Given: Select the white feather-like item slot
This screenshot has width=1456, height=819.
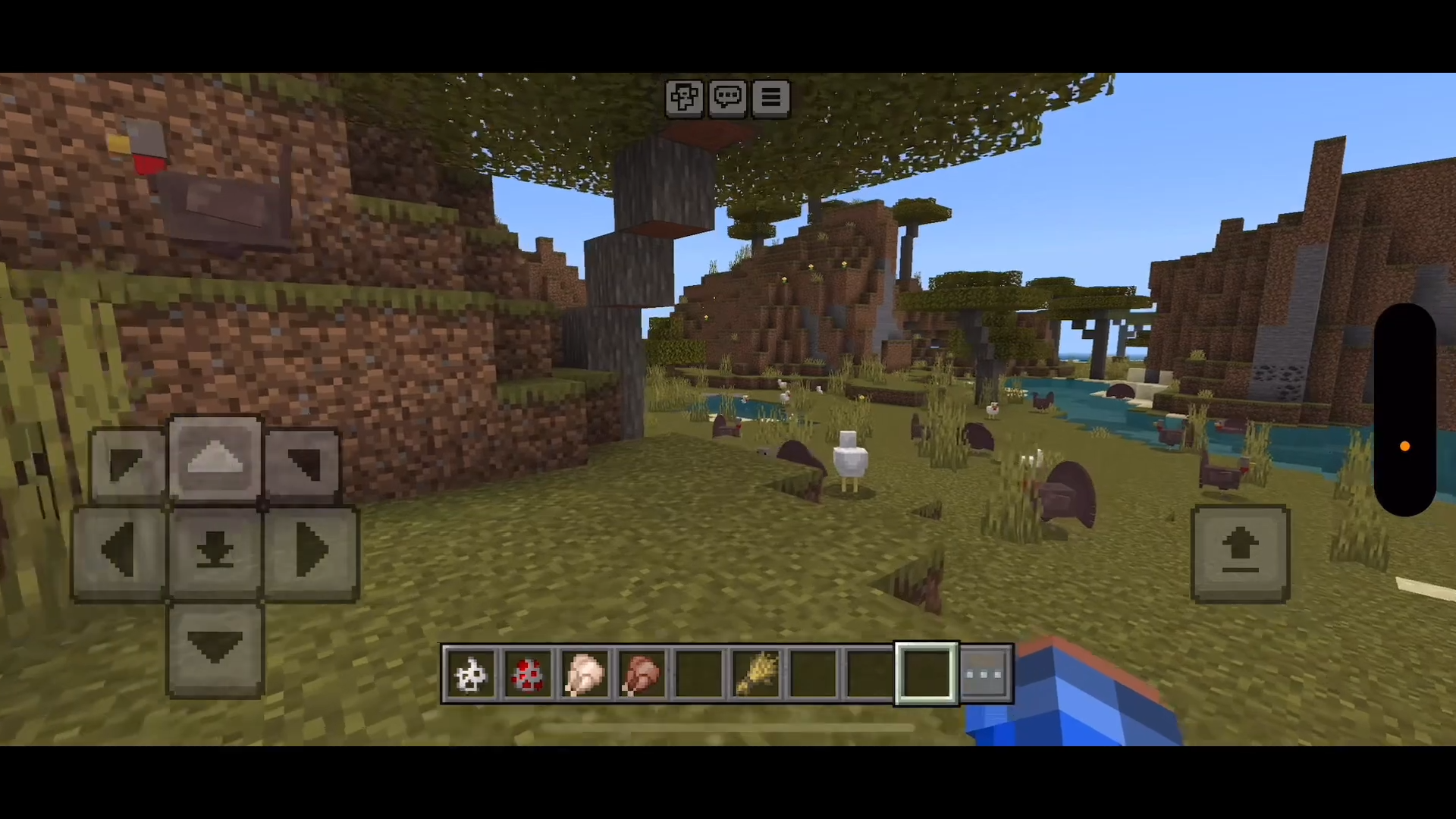Looking at the screenshot, I should coord(470,674).
